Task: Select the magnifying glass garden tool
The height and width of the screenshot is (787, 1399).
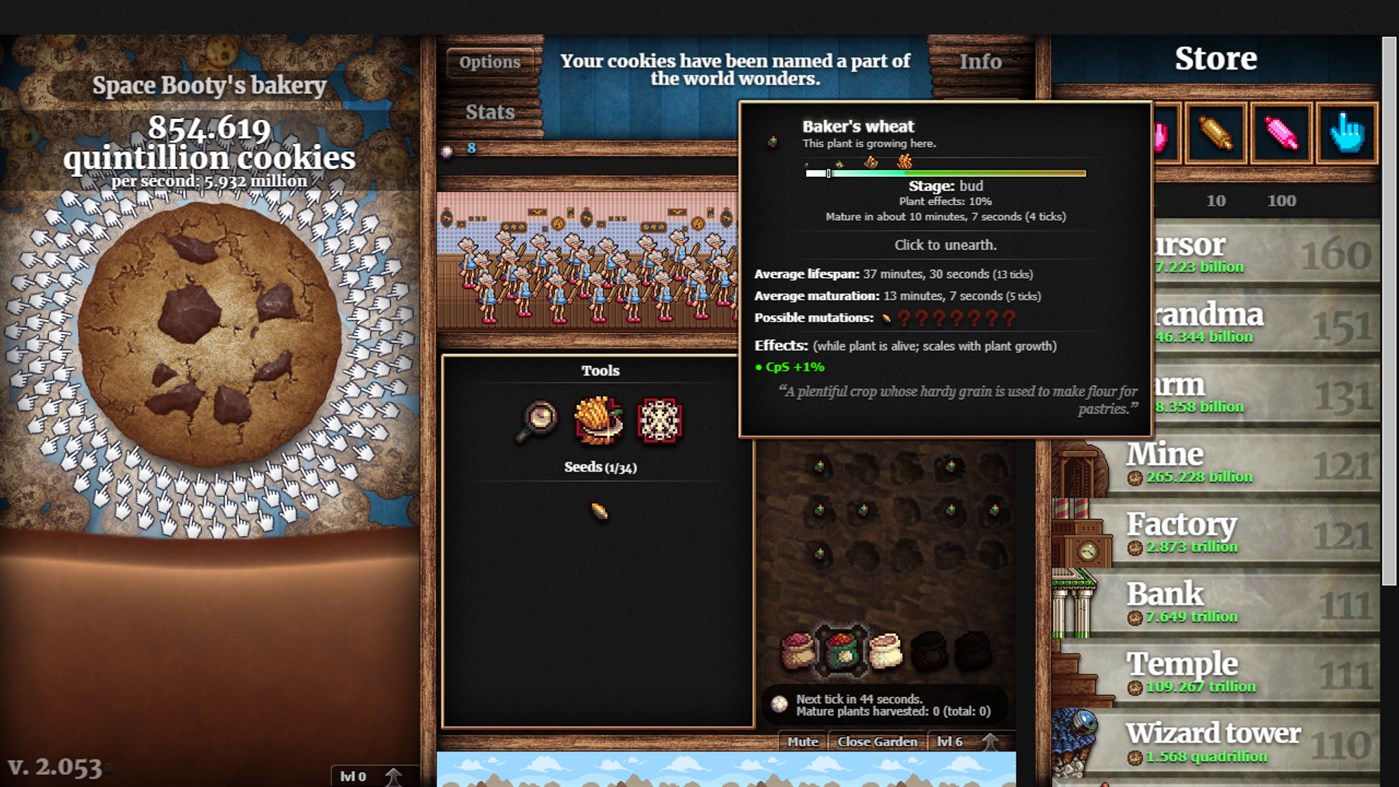Action: pos(534,421)
